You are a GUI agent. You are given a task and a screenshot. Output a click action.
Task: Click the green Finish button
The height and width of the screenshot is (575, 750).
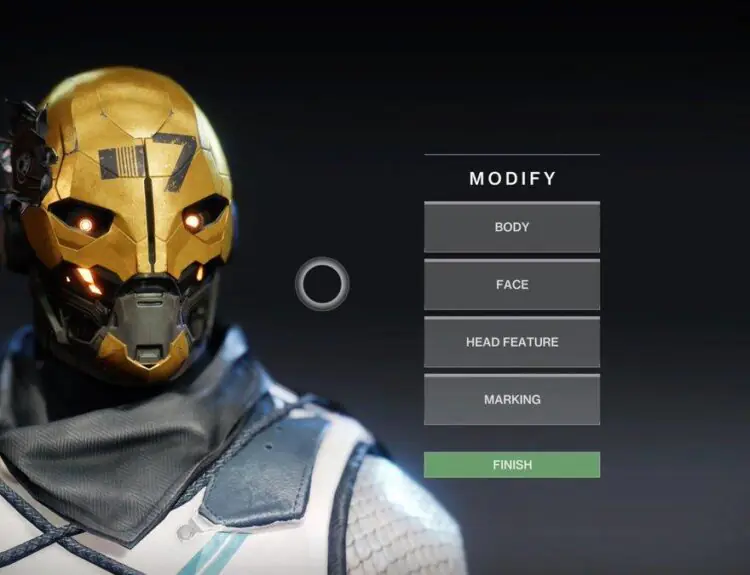[x=512, y=465]
